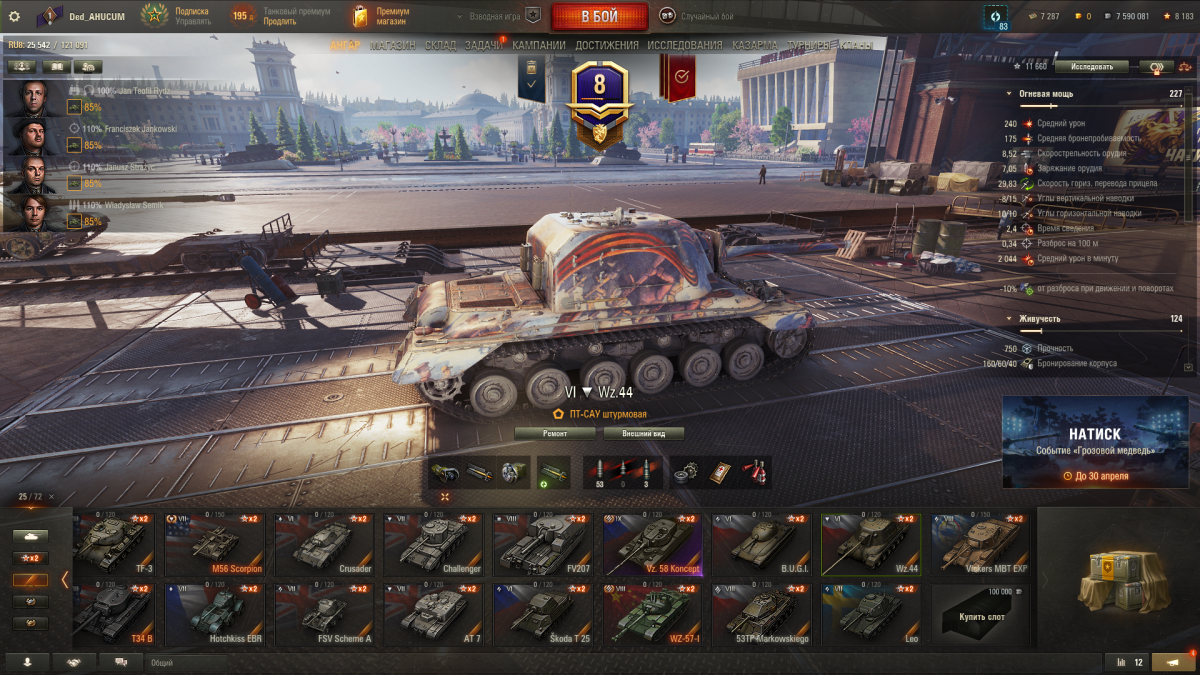Buy a new slot via Купить слот
1200x675 pixels.
click(980, 614)
